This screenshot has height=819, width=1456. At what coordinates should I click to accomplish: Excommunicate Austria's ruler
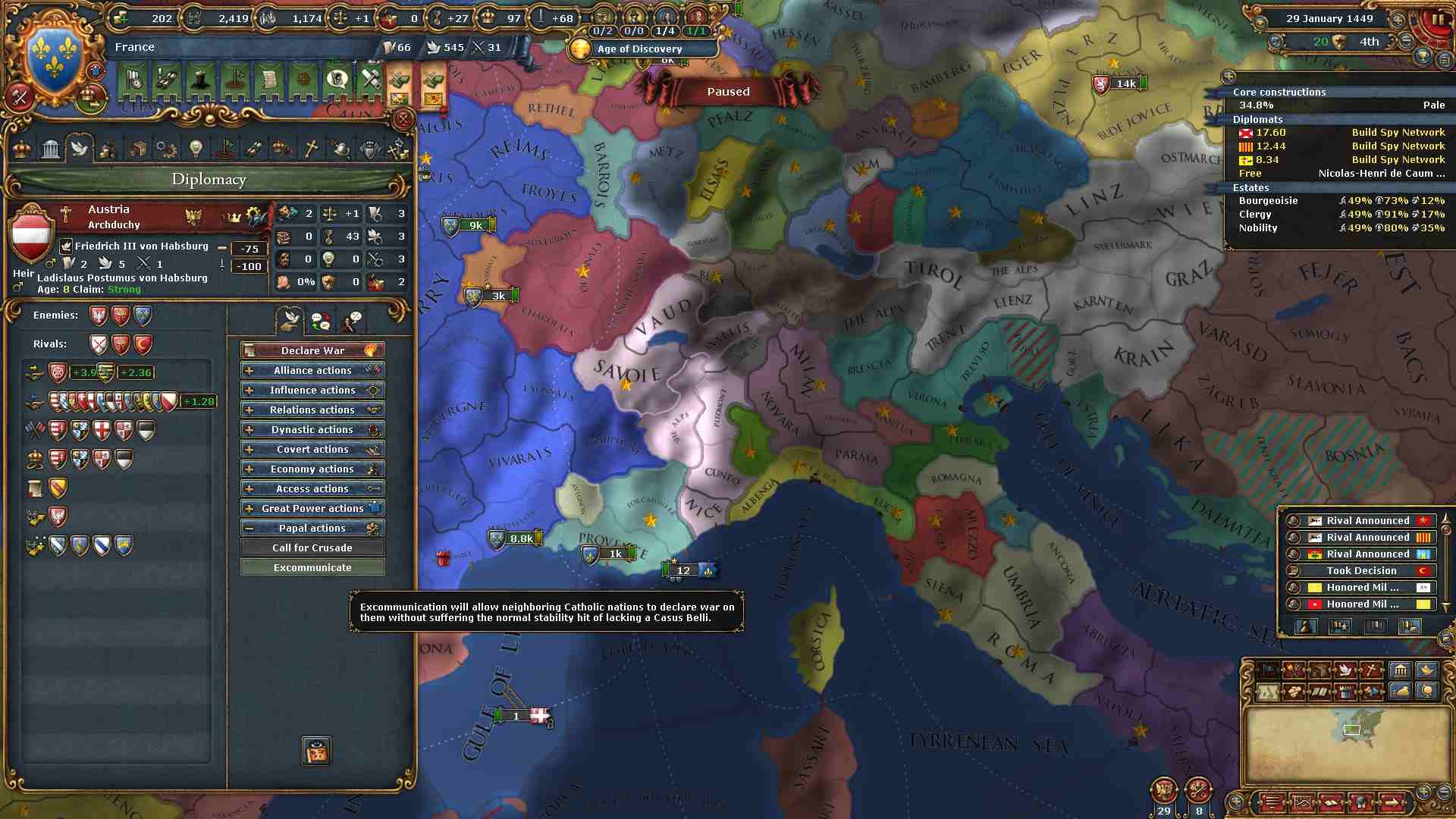[x=312, y=567]
